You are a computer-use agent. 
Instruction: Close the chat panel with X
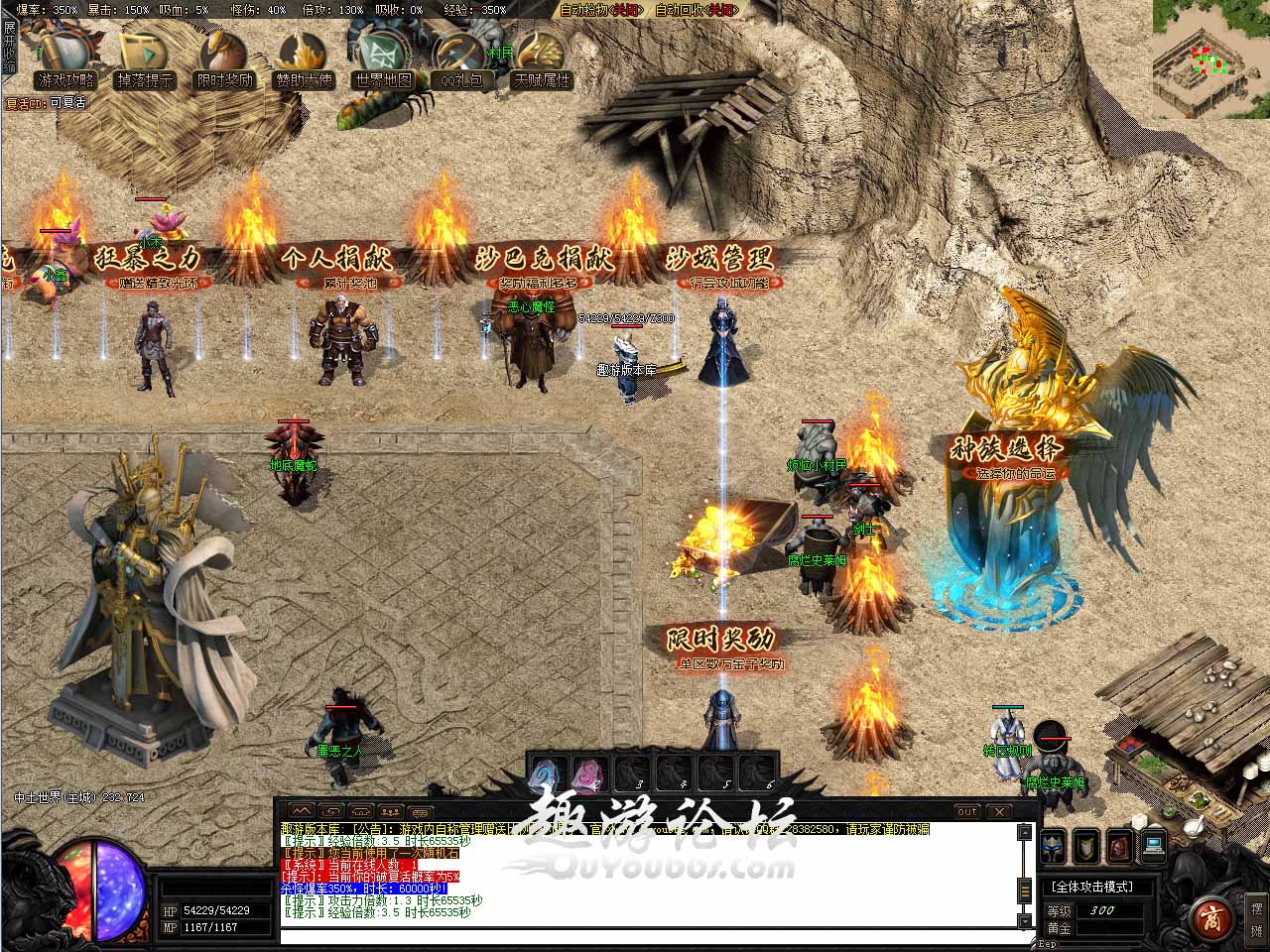pos(999,811)
